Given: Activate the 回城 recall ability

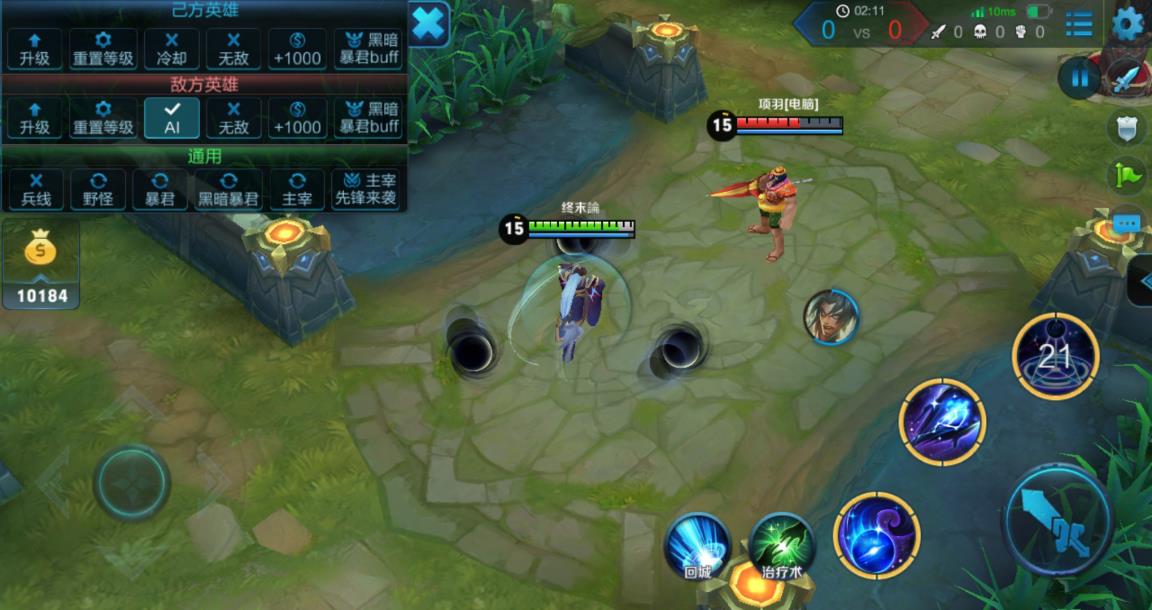Looking at the screenshot, I should 697,546.
